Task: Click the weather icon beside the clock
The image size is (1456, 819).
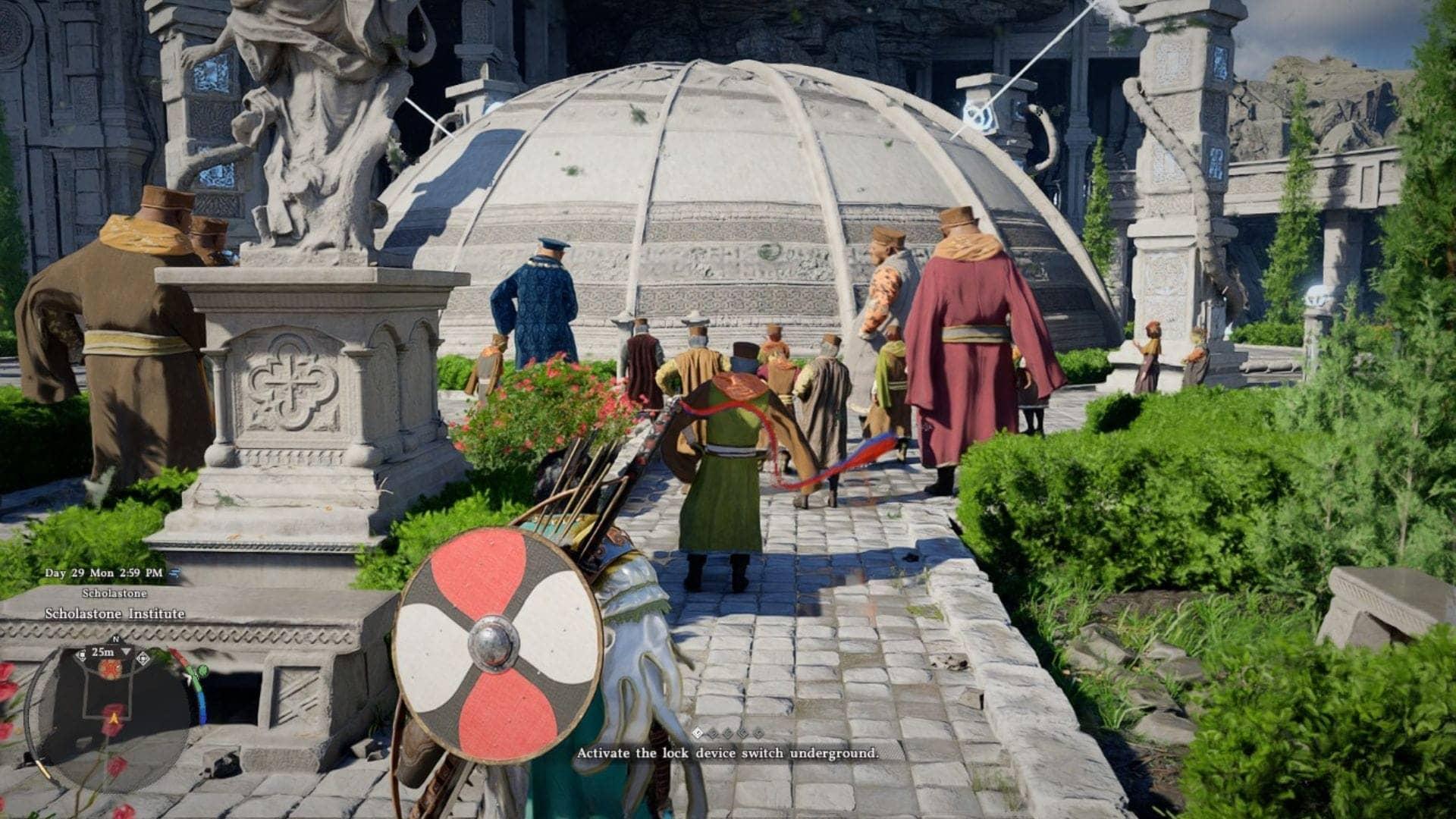Action: 174,573
